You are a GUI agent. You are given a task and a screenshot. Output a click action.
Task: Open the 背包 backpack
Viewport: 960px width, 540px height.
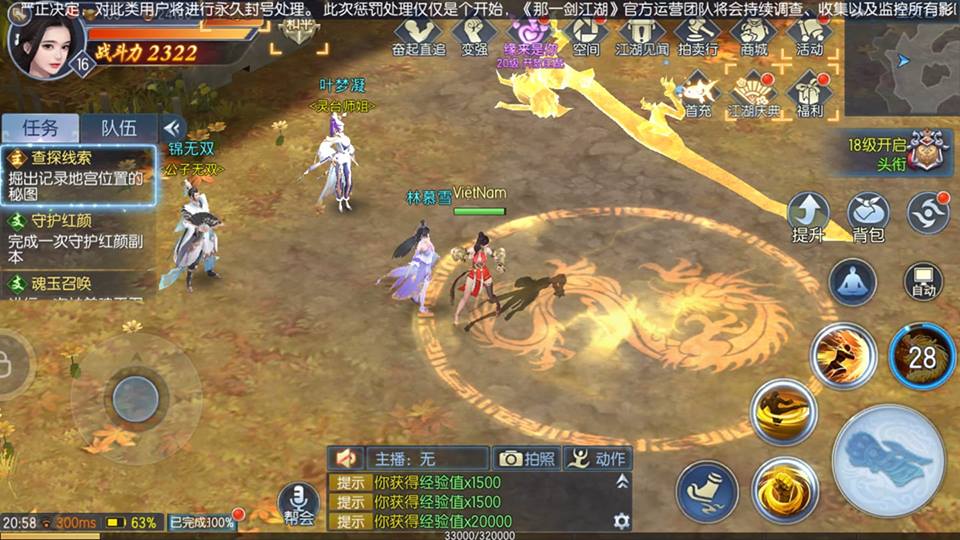(x=868, y=216)
